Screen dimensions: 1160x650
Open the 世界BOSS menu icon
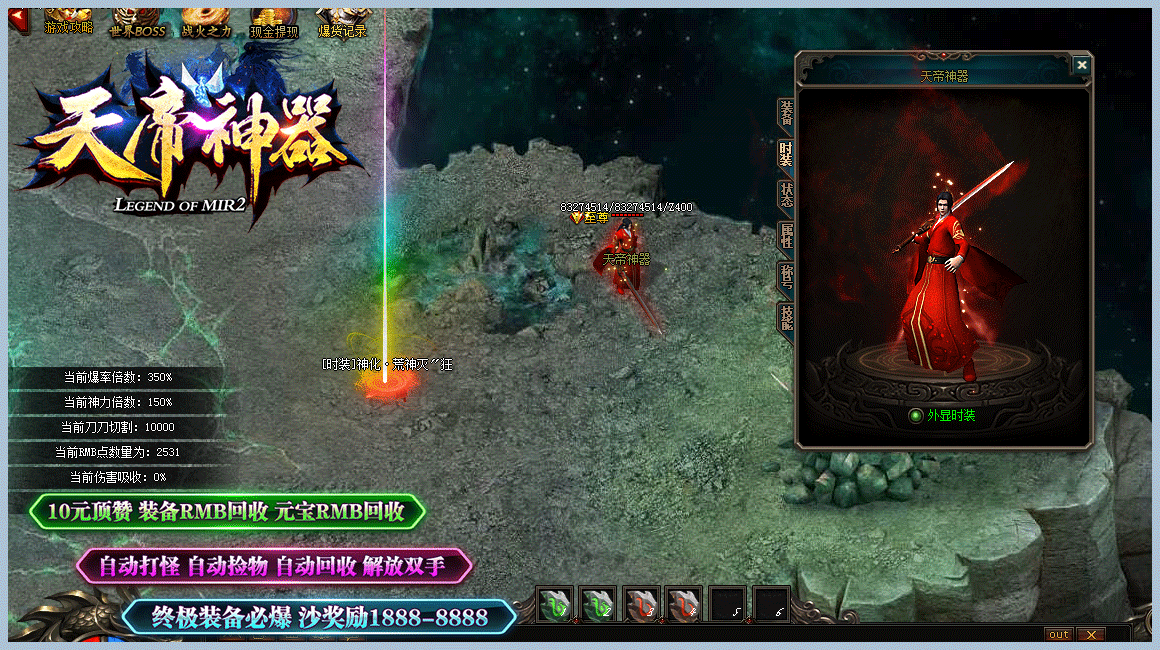point(136,20)
